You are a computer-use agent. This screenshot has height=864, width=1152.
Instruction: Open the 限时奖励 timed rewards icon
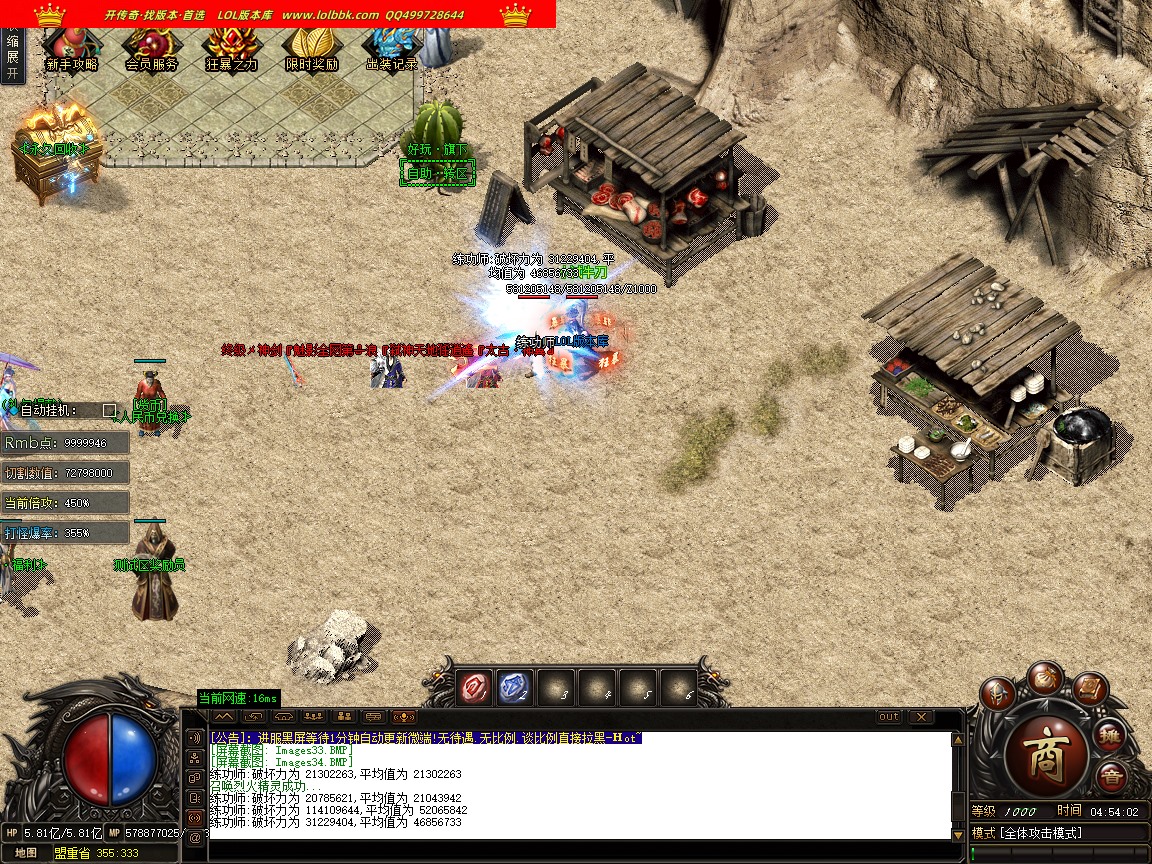(x=311, y=49)
